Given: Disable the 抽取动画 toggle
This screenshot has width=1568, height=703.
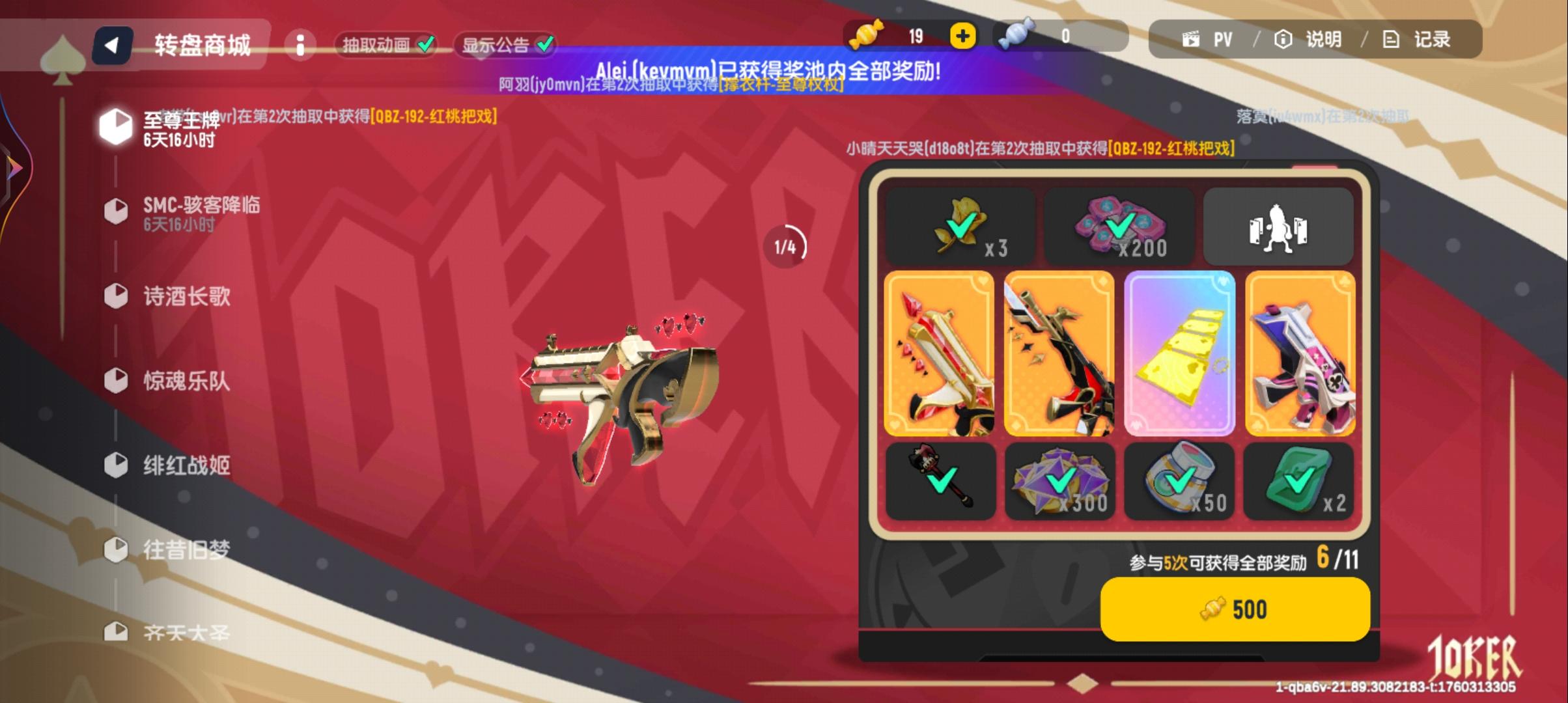Looking at the screenshot, I should [x=427, y=44].
